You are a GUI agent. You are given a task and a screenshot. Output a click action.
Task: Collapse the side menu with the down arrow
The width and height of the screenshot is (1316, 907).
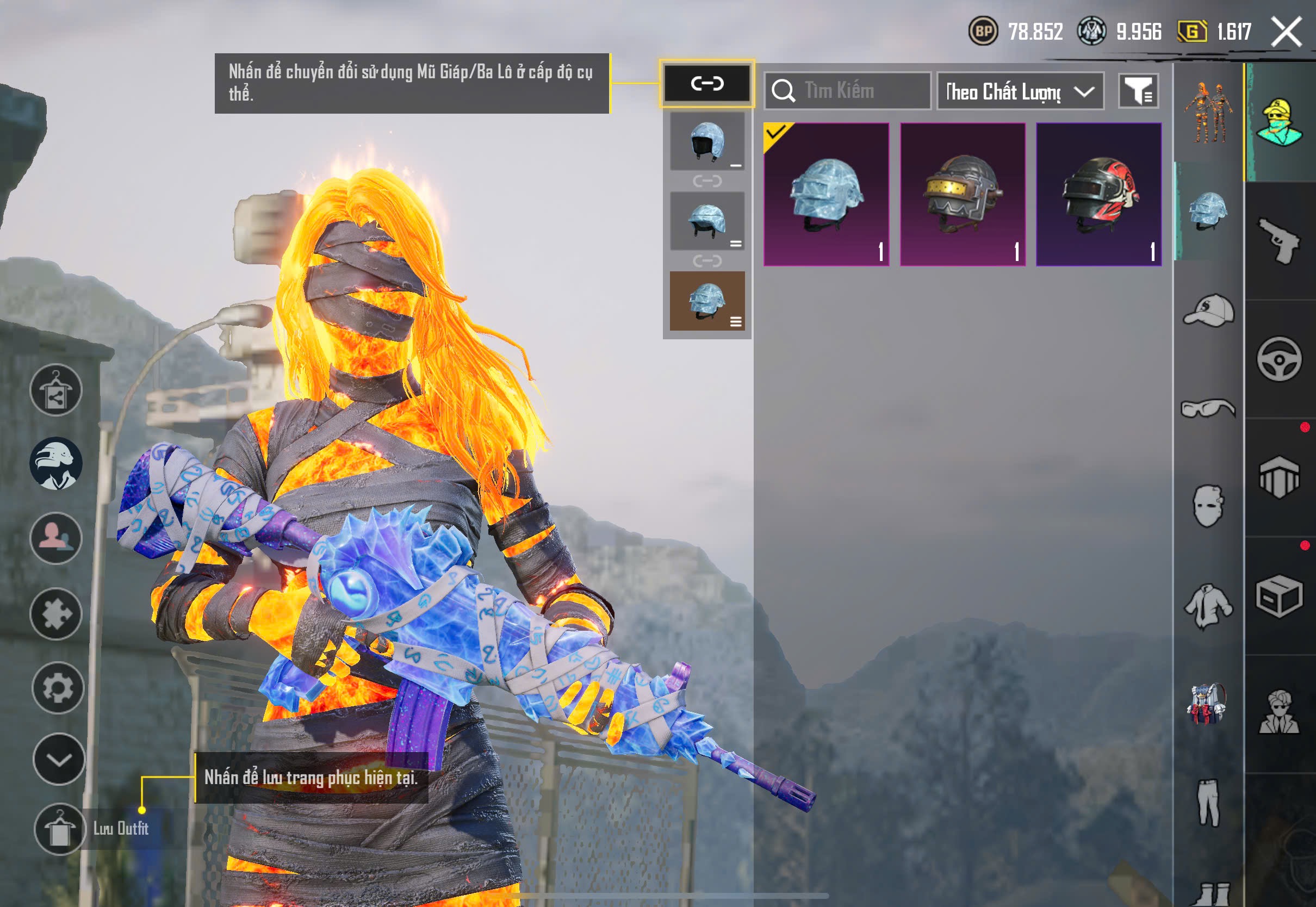coord(59,759)
